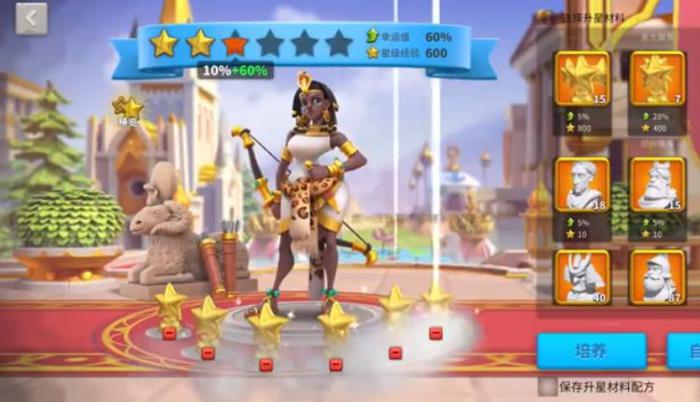Tap the blue 培养 button

click(591, 351)
